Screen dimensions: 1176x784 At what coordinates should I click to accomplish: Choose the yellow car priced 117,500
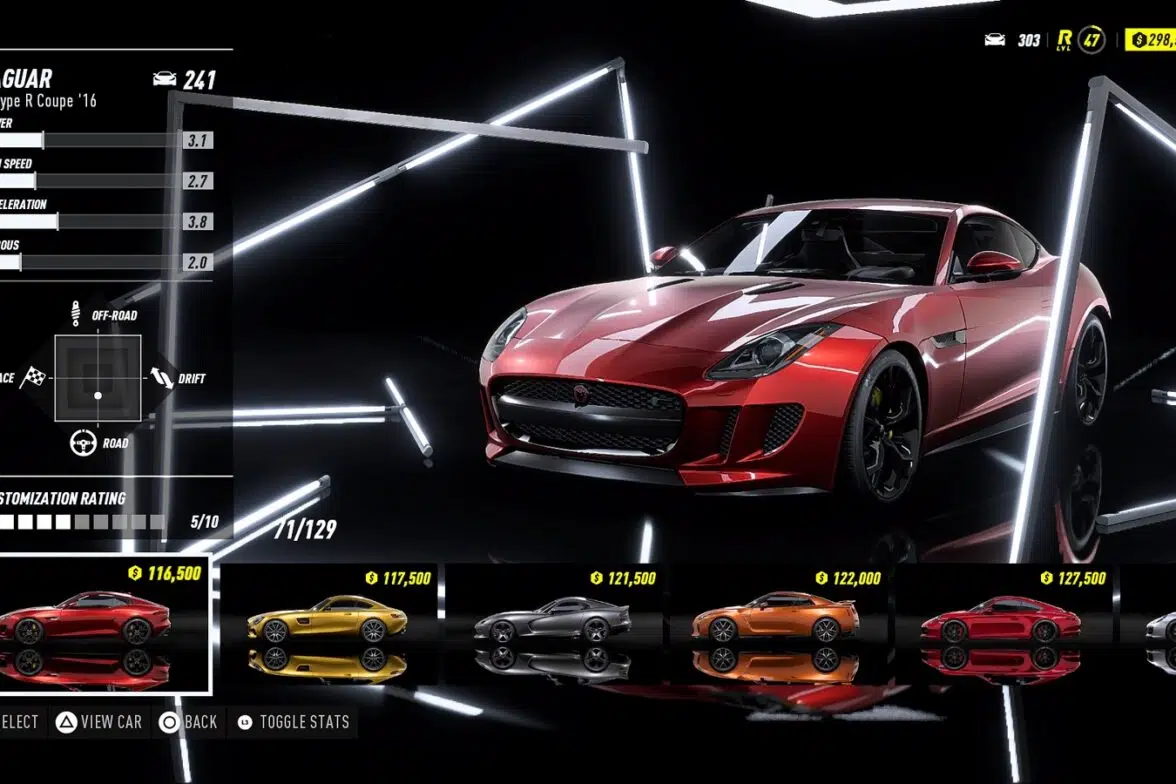pyautogui.click(x=327, y=620)
